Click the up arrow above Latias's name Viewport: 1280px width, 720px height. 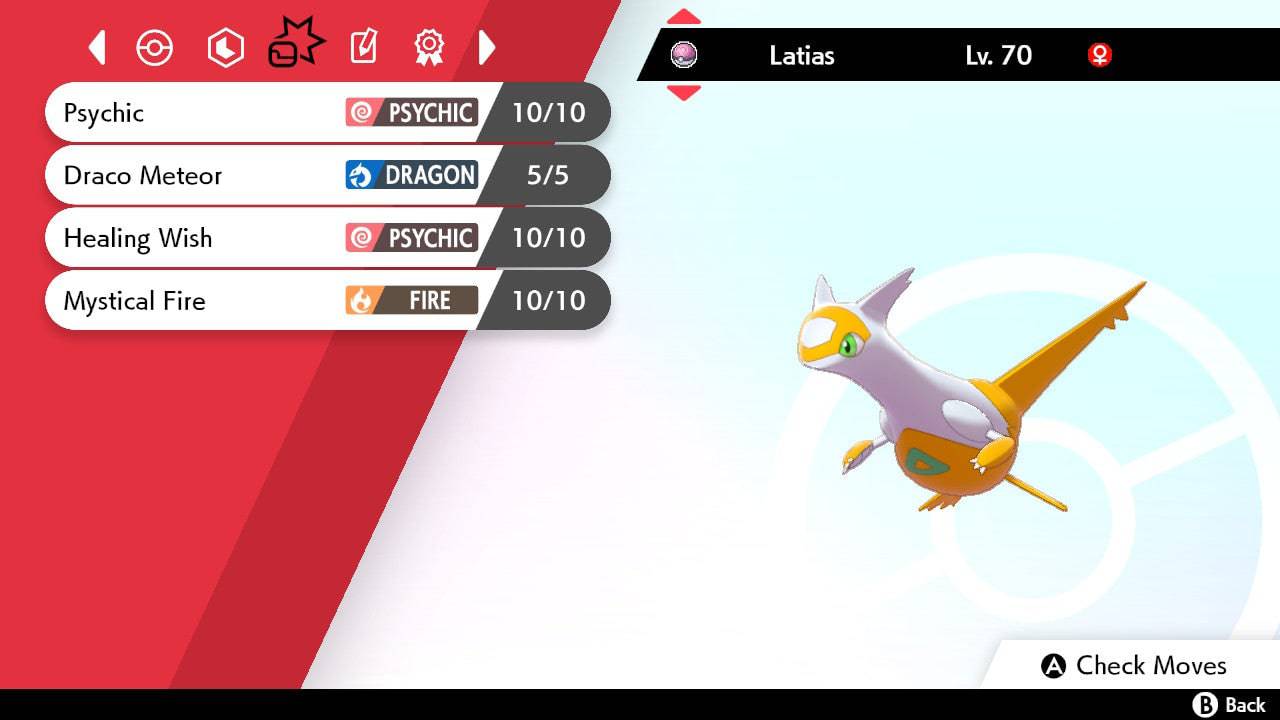pyautogui.click(x=684, y=17)
